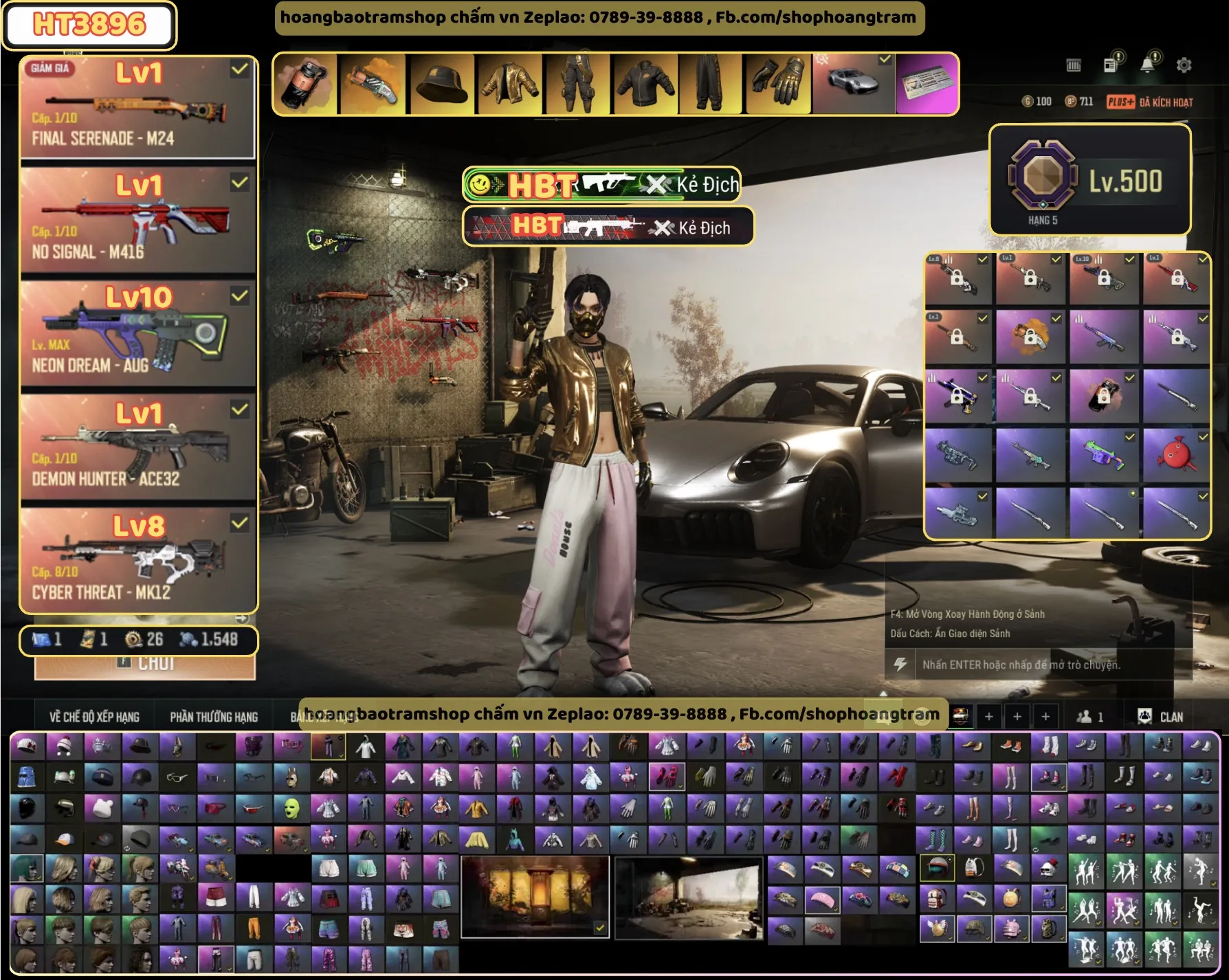Open the settings gear icon
The width and height of the screenshot is (1229, 980).
[1184, 65]
